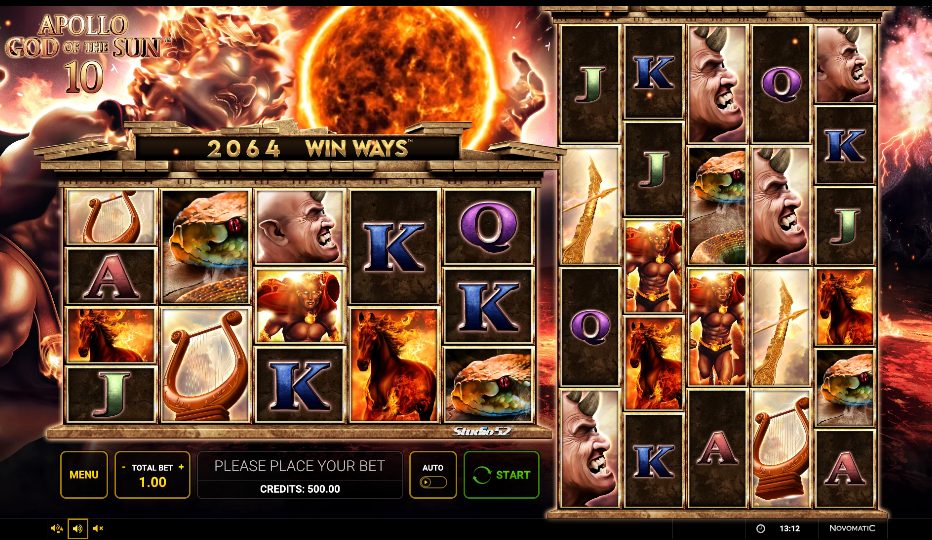The width and height of the screenshot is (932, 540).
Task: Click the Novomatic logo in the footer
Action: point(851,528)
